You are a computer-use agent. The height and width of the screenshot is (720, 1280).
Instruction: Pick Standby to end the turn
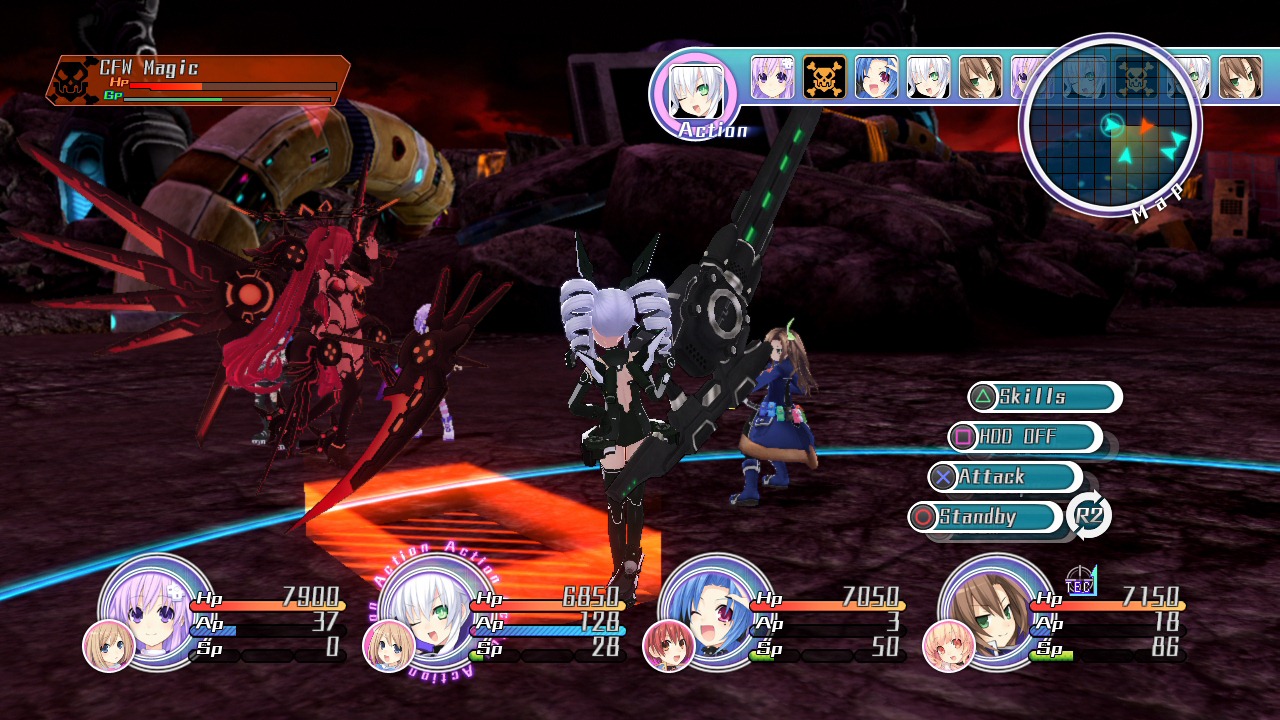point(985,517)
